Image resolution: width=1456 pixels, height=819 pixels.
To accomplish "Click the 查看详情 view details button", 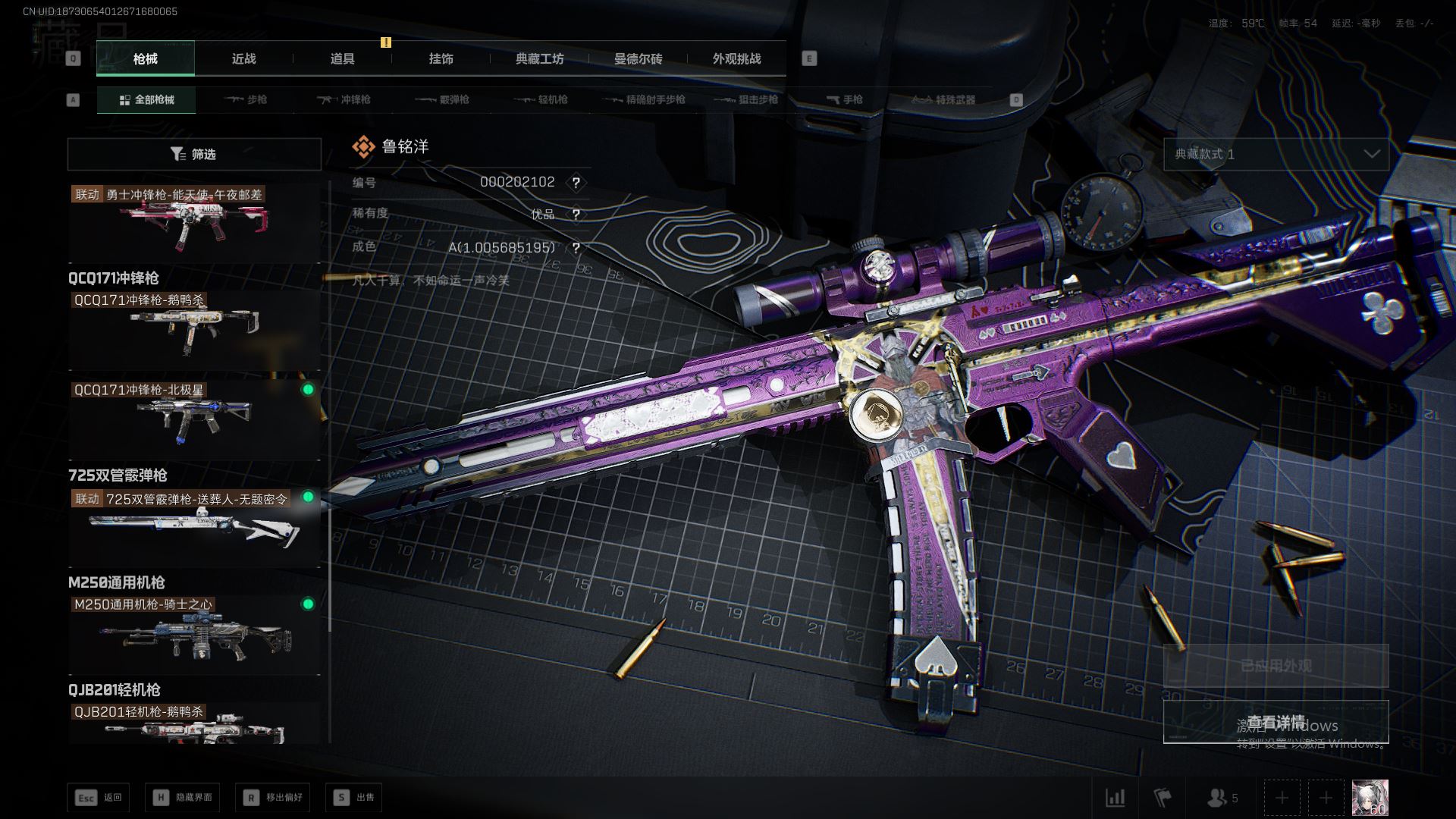I will click(1276, 722).
